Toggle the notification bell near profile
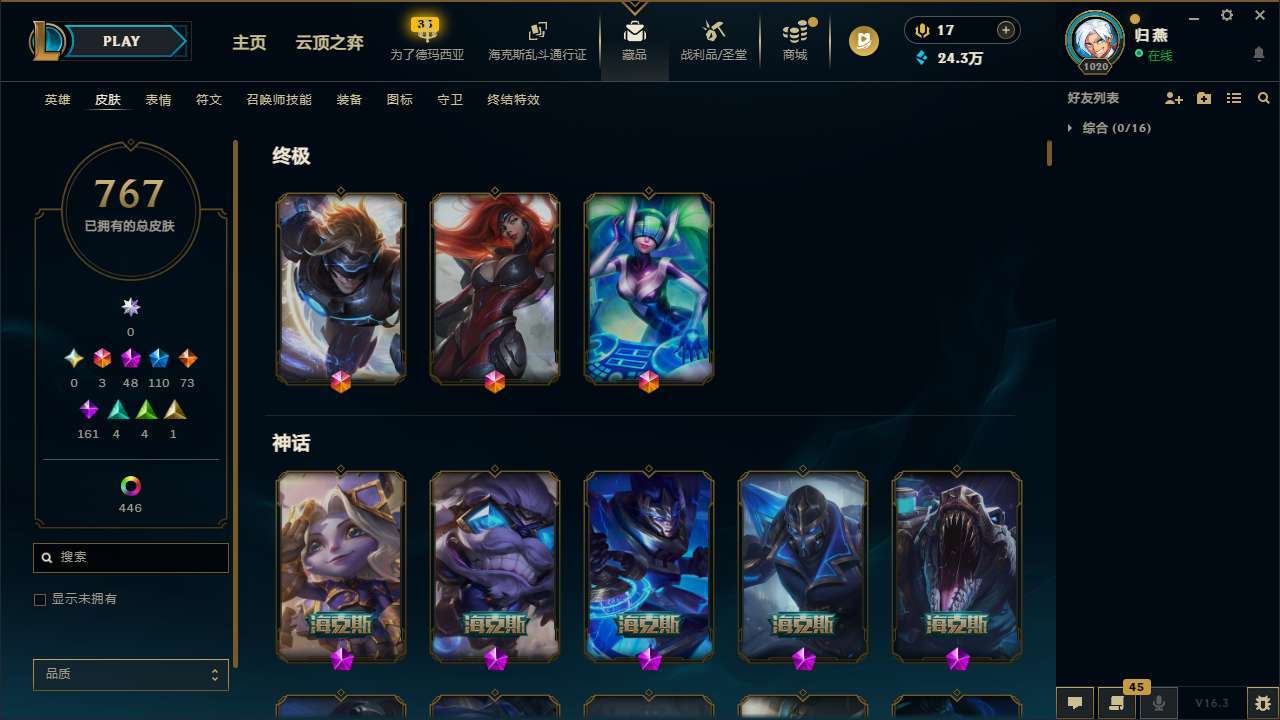Viewport: 1280px width, 720px height. (1258, 53)
